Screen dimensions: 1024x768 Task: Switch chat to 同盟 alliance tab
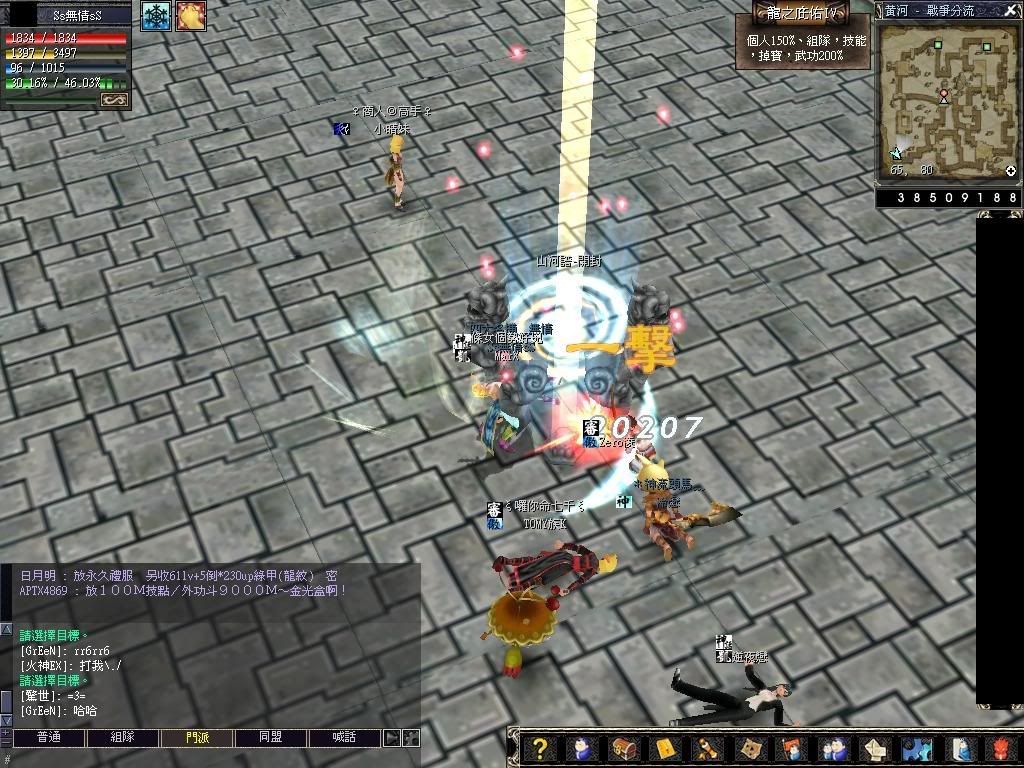(x=270, y=738)
